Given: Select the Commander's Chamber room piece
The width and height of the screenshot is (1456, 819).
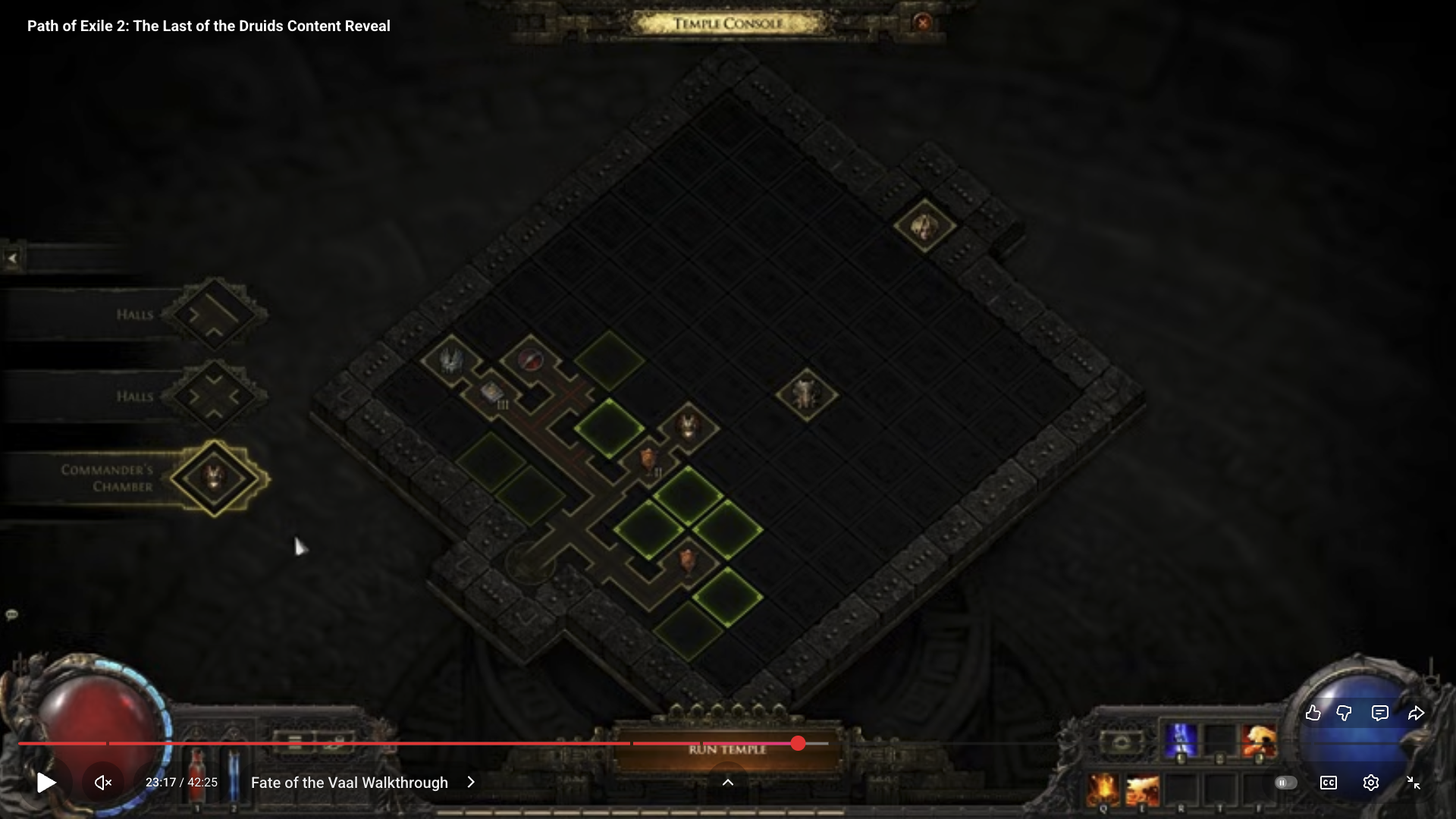Looking at the screenshot, I should pyautogui.click(x=215, y=479).
